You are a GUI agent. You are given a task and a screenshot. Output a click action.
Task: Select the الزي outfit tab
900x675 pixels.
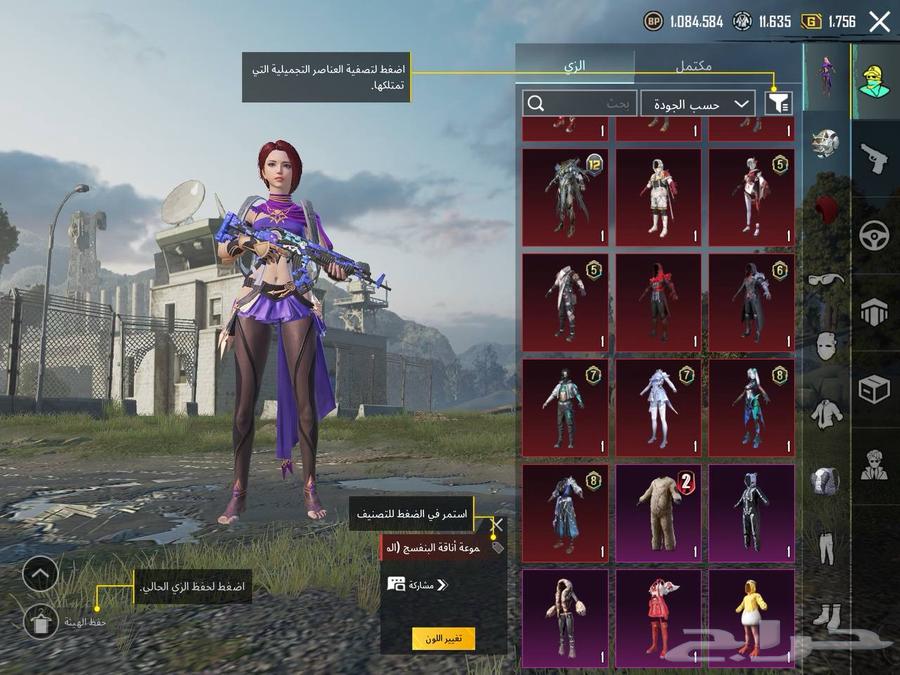pos(575,65)
